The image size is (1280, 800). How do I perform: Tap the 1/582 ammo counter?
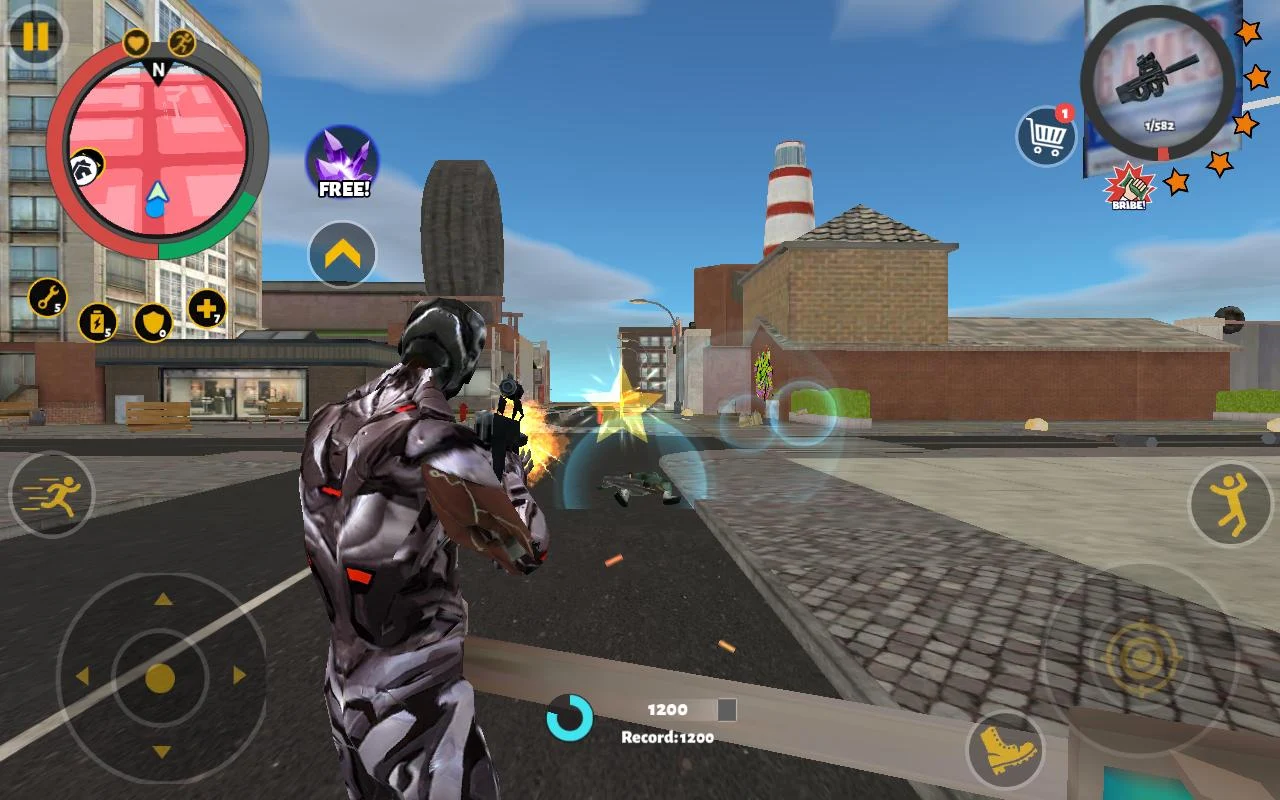click(1162, 123)
